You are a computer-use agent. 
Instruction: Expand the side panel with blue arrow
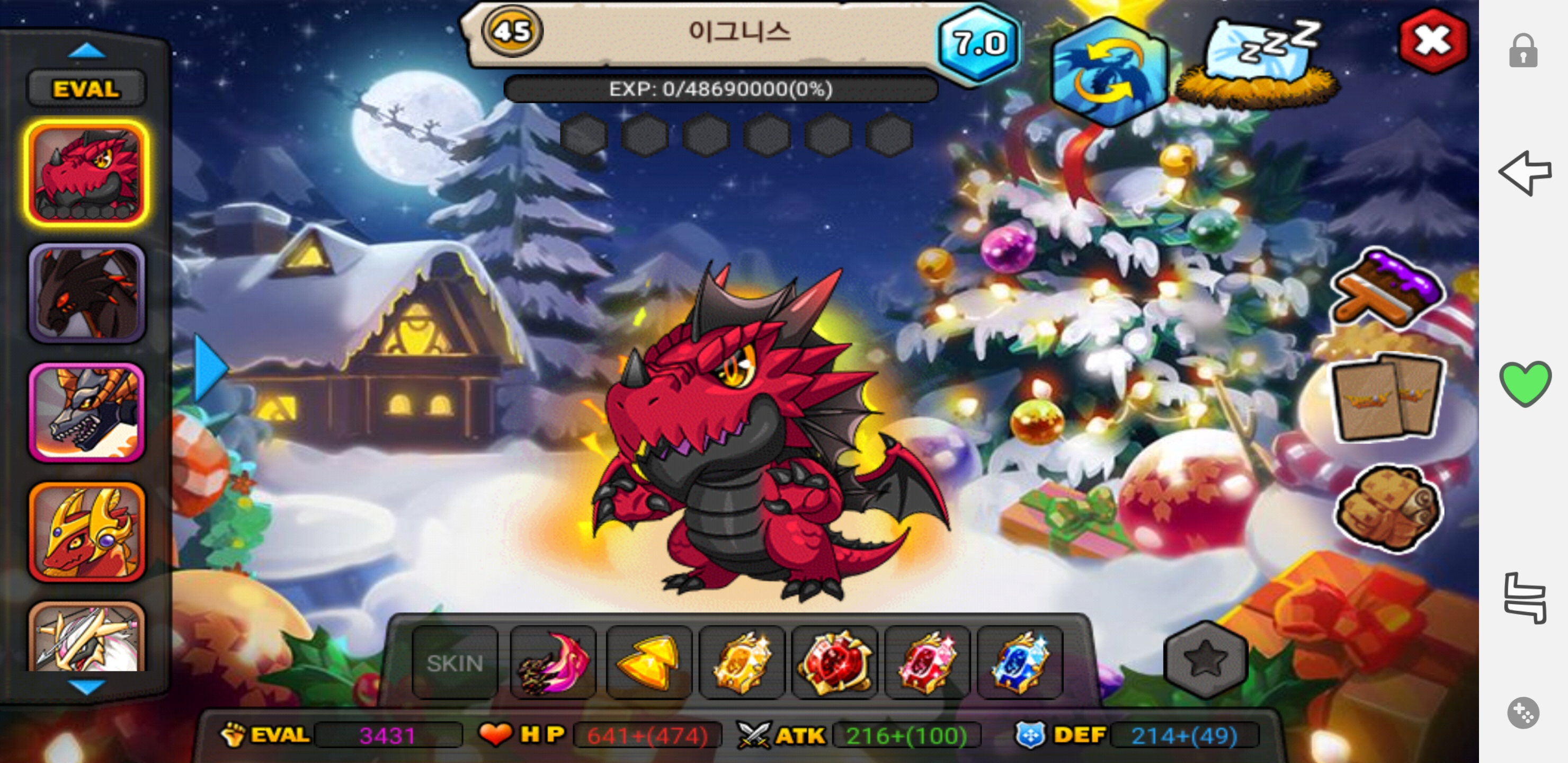point(210,367)
